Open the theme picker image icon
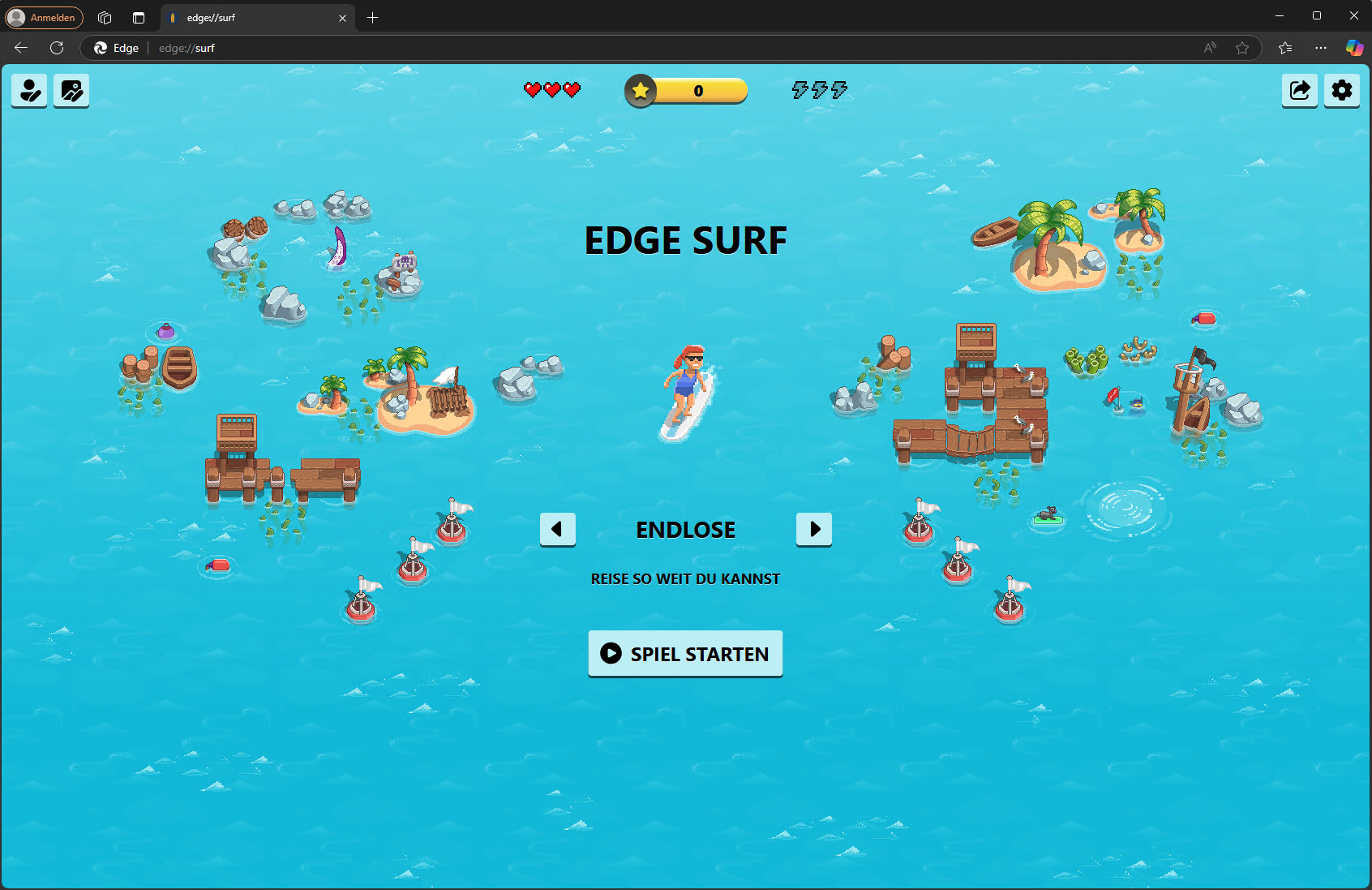Image resolution: width=1372 pixels, height=890 pixels. [71, 90]
